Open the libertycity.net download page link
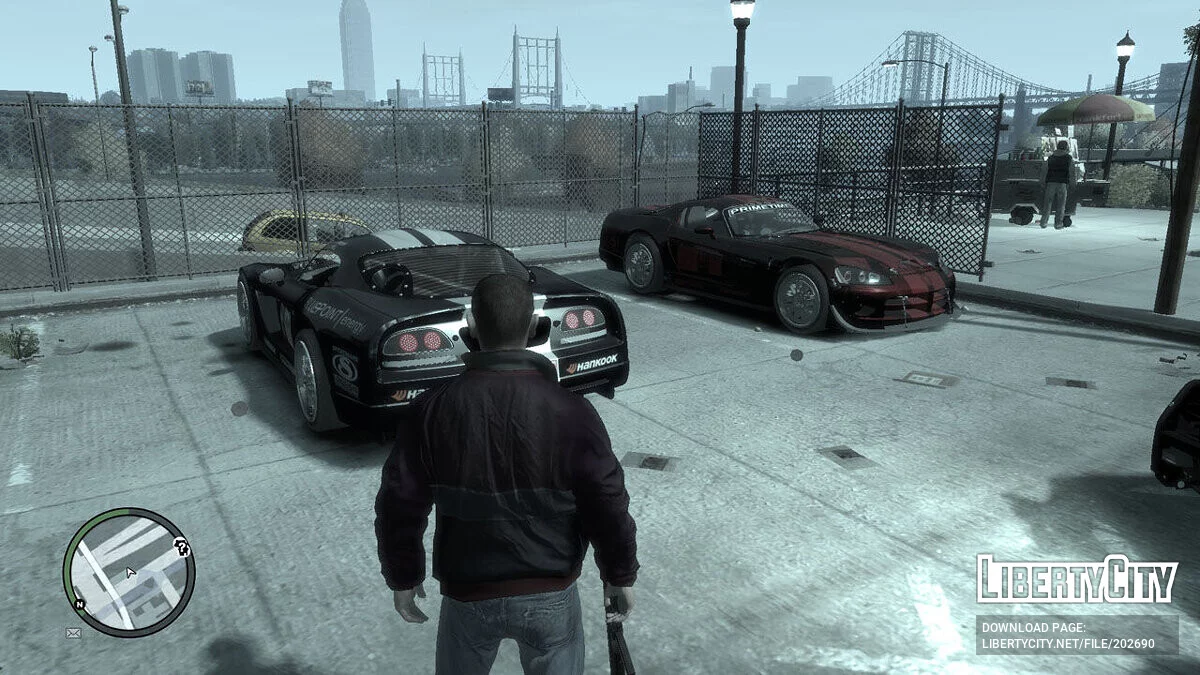The height and width of the screenshot is (675, 1200). (1076, 635)
